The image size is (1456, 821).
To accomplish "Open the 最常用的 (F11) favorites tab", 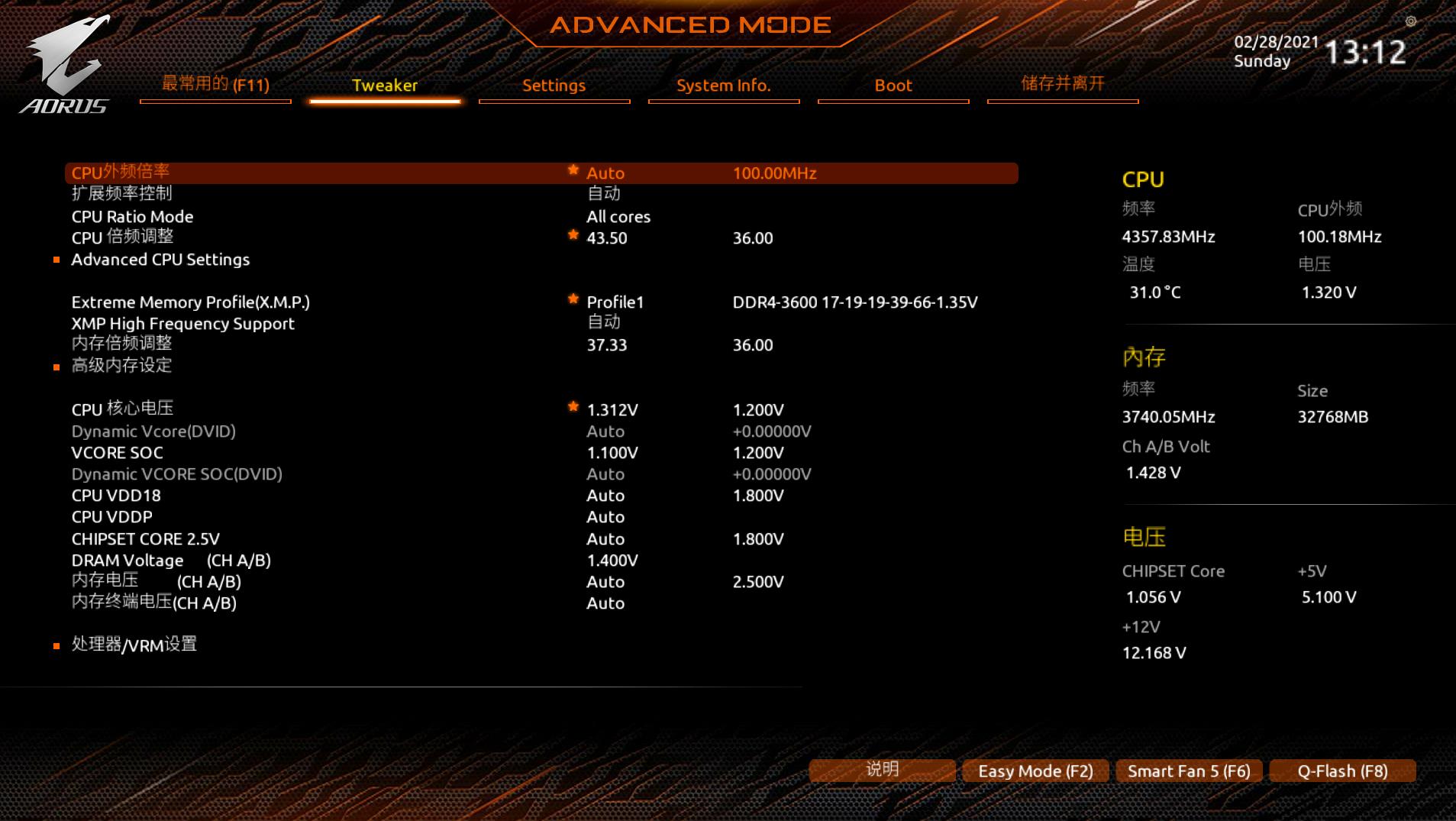I will coord(215,84).
